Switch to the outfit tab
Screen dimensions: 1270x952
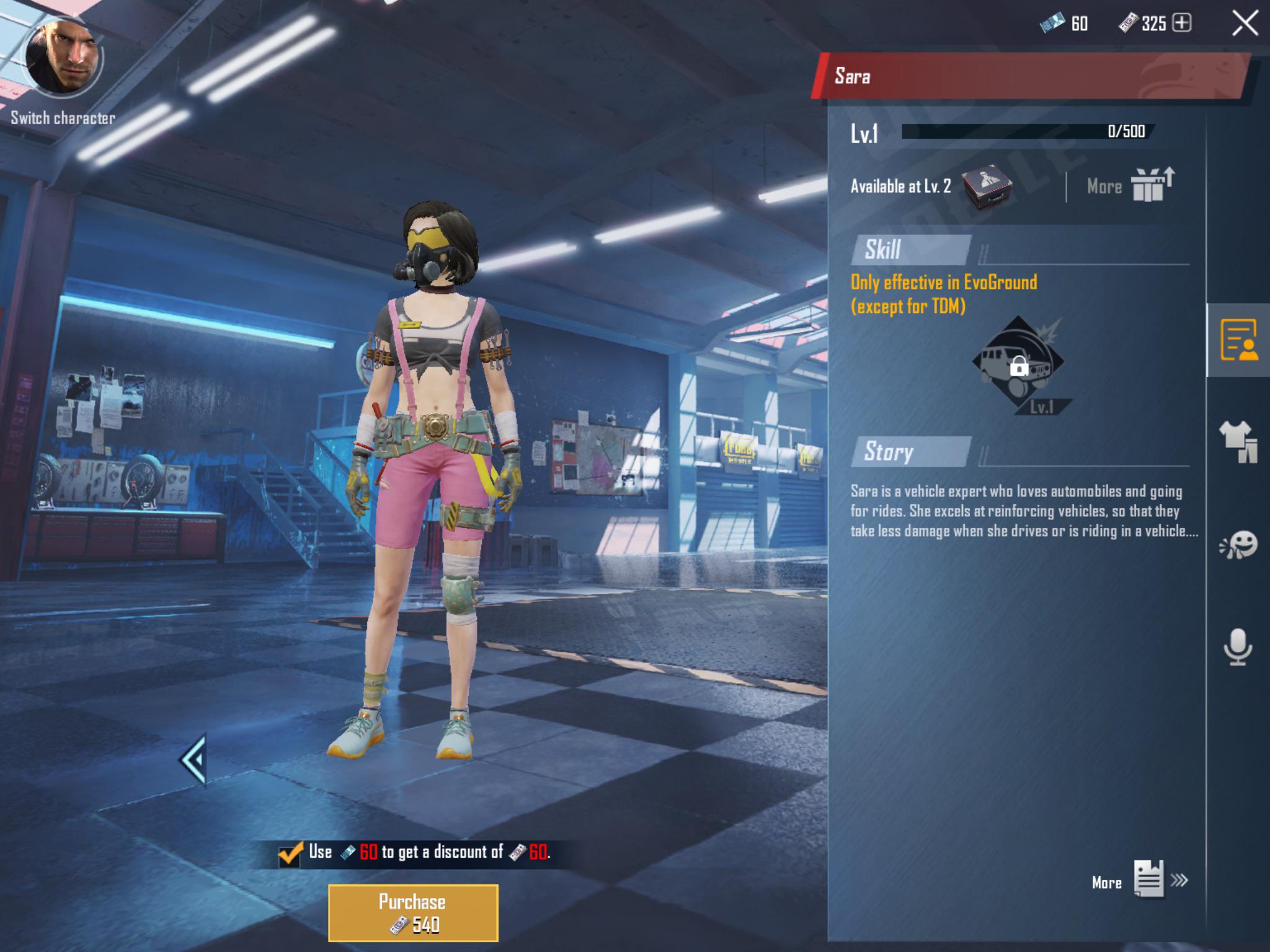click(x=1238, y=441)
